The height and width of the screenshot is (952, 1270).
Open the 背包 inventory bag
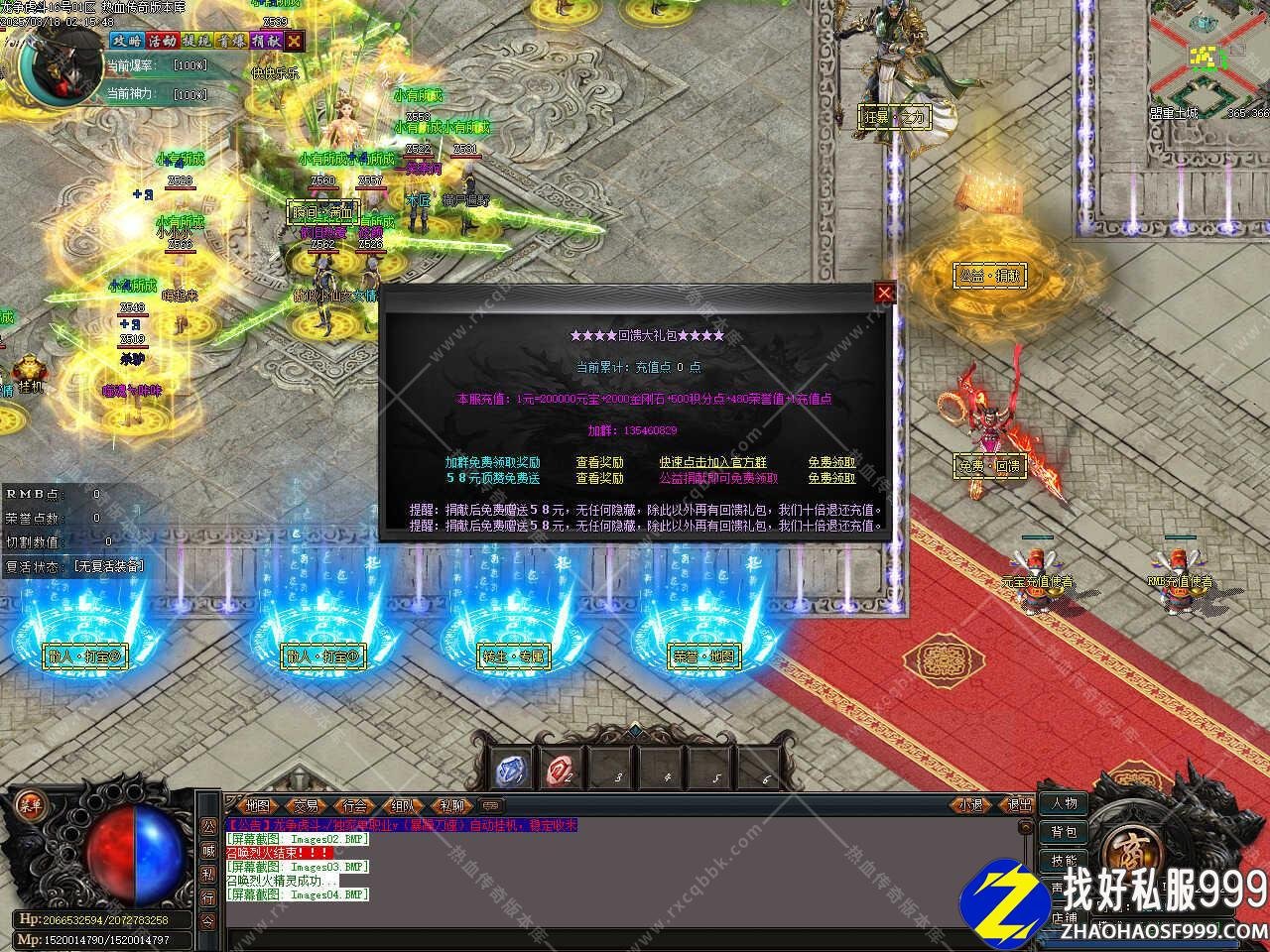(x=1065, y=831)
